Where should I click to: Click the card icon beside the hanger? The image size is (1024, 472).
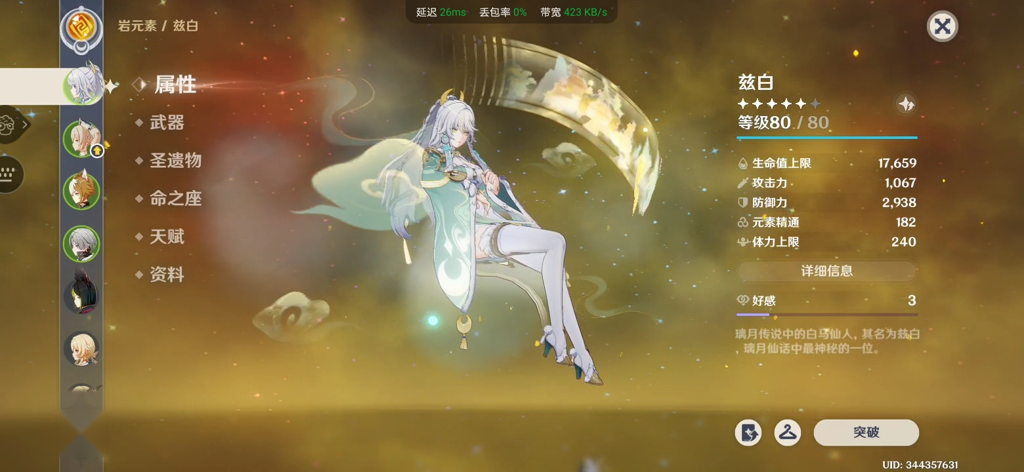point(748,432)
